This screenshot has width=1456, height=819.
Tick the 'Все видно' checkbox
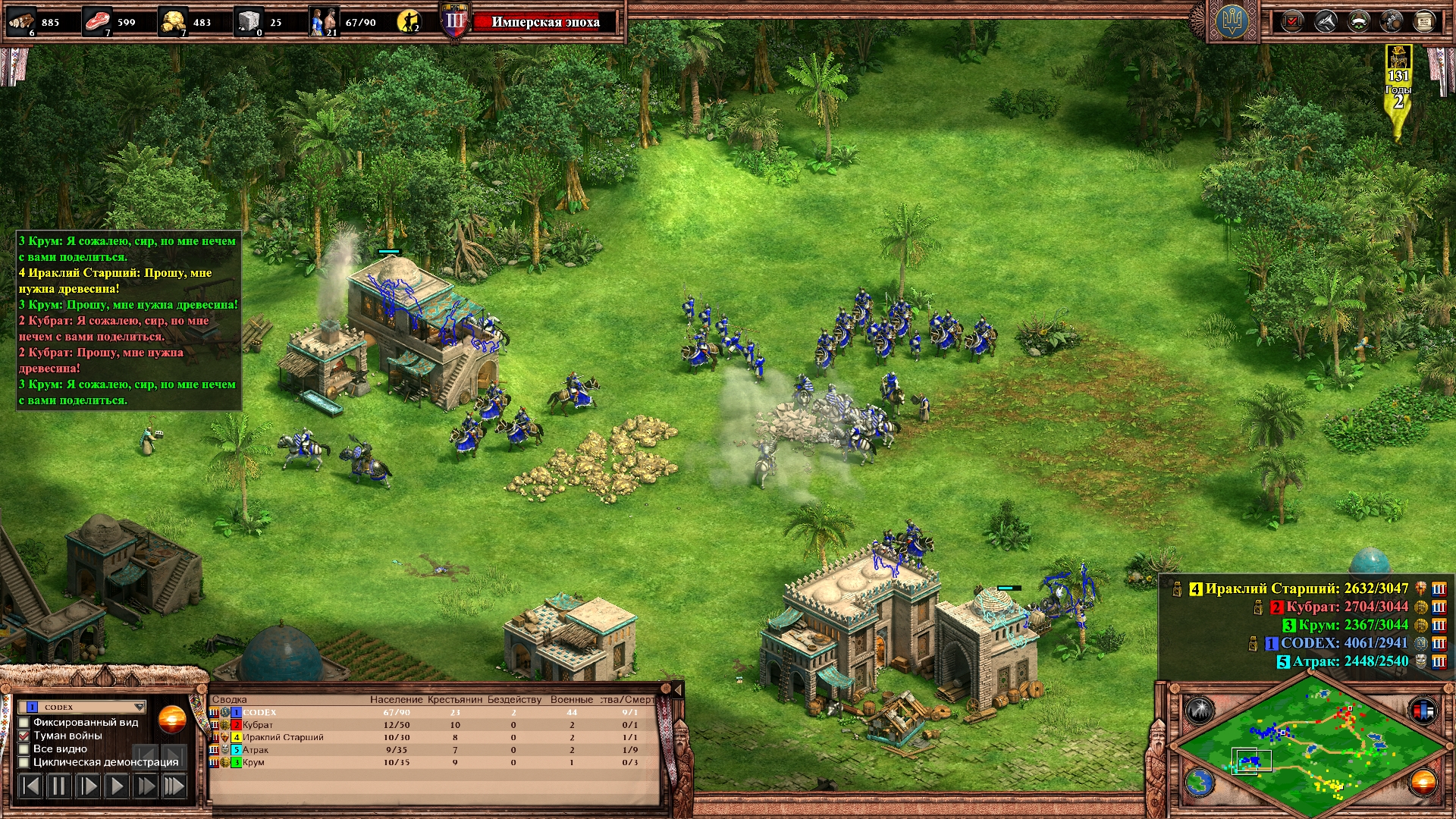coord(24,749)
